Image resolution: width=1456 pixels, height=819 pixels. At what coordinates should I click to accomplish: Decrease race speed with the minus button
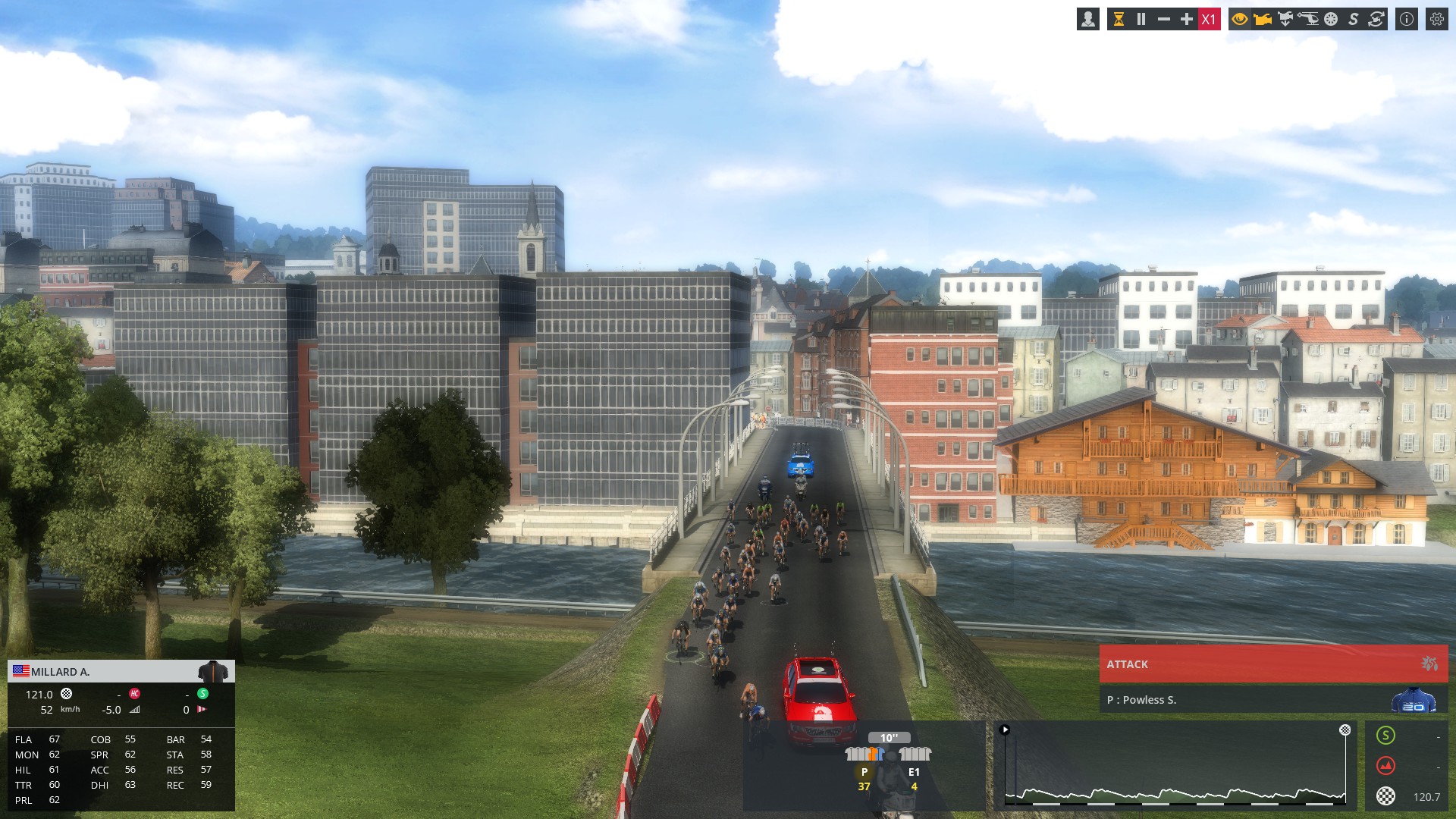[1164, 20]
